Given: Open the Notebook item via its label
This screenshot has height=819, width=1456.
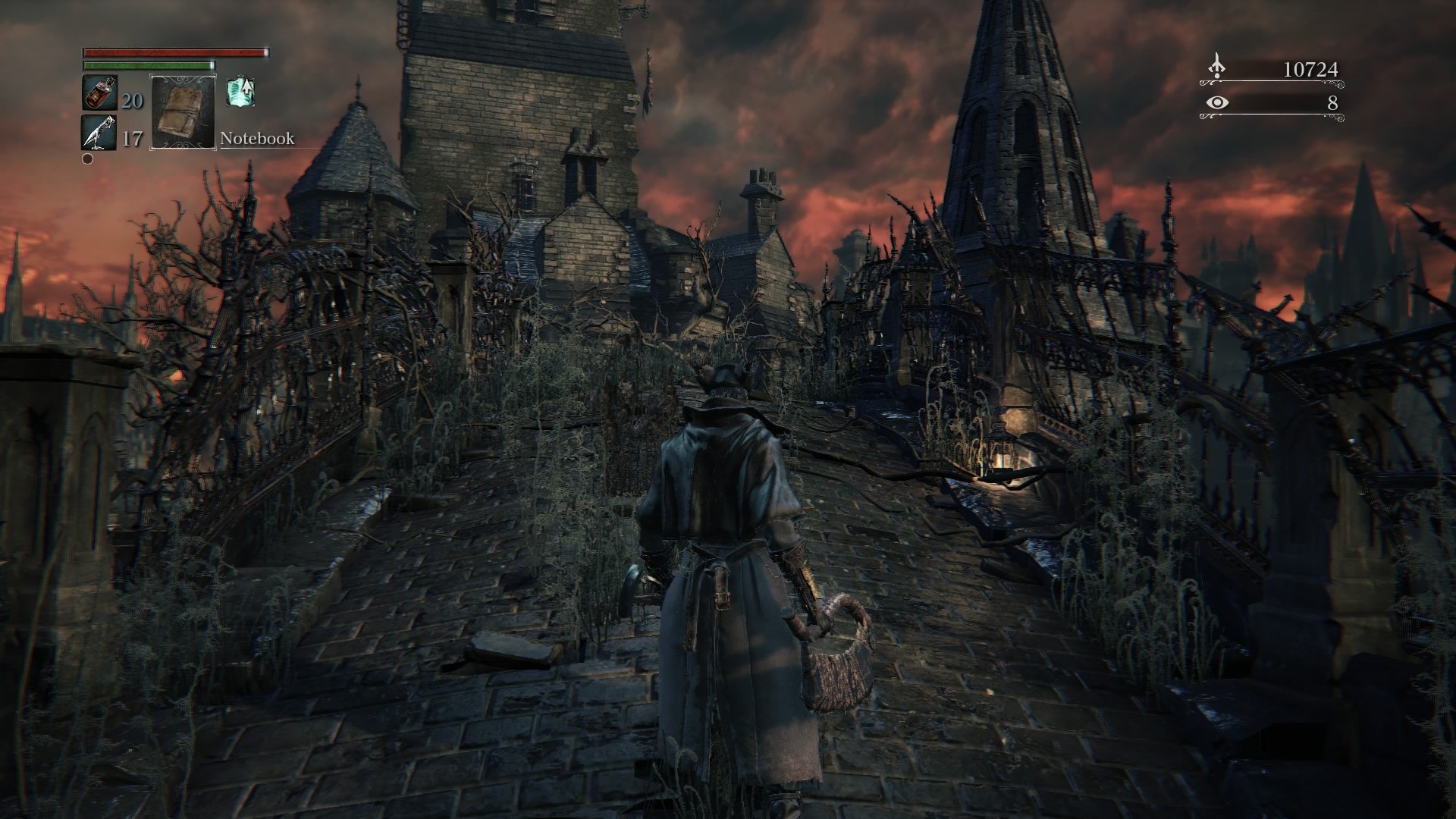Looking at the screenshot, I should (258, 140).
